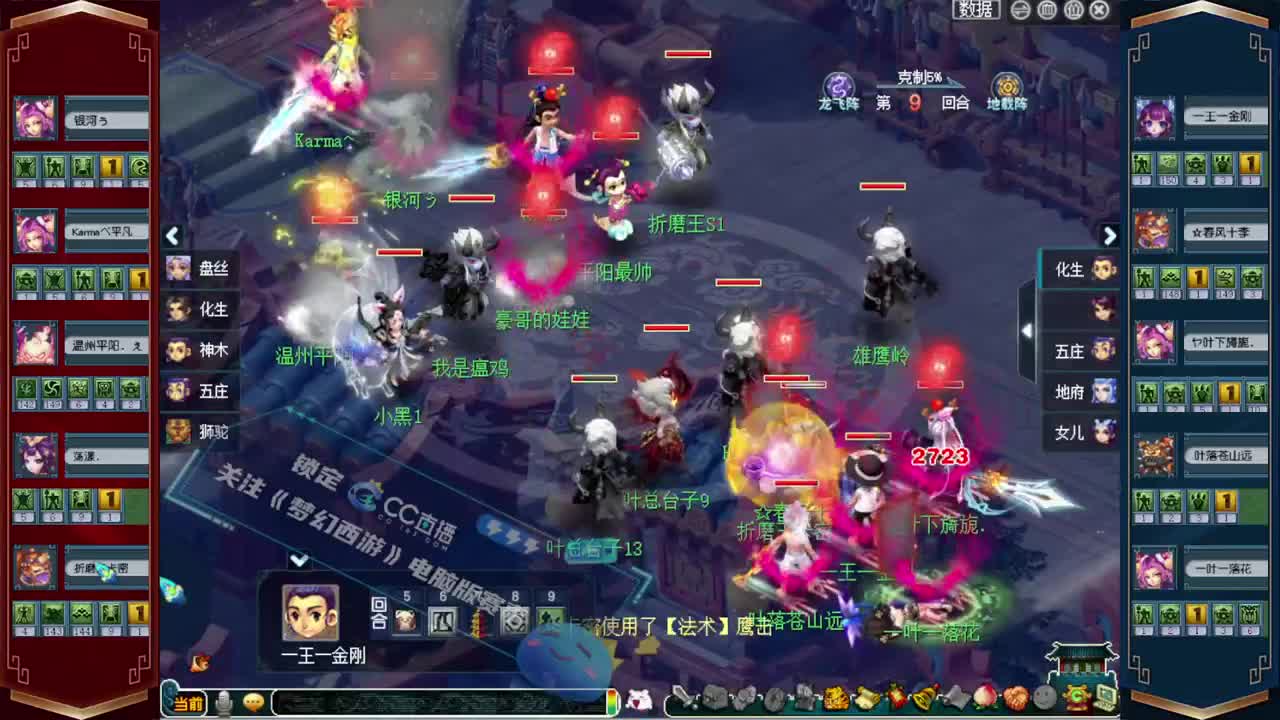The image size is (1280, 720).
Task: Collapse the left team list with the left arrow
Action: 172,236
